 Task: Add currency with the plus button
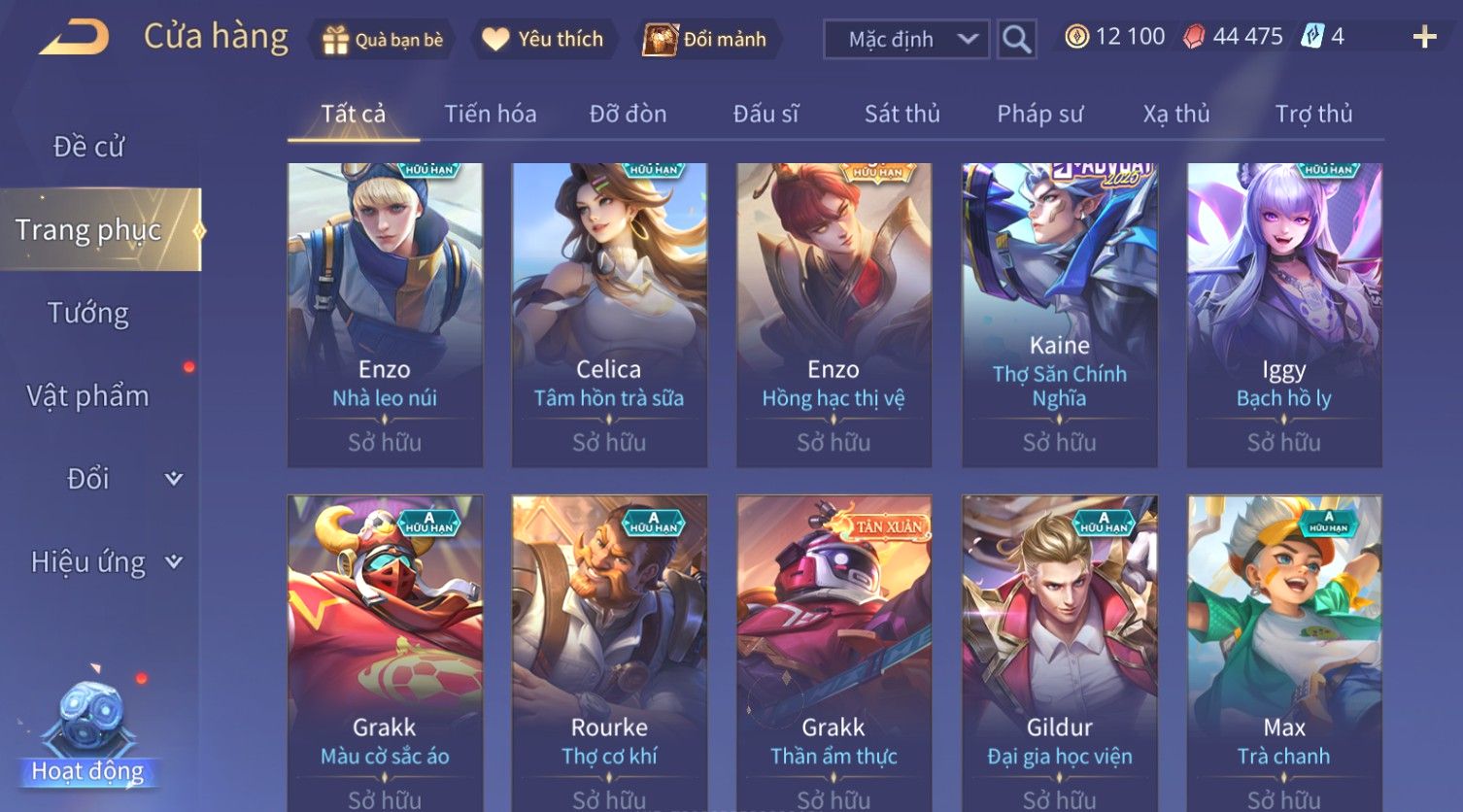1424,38
